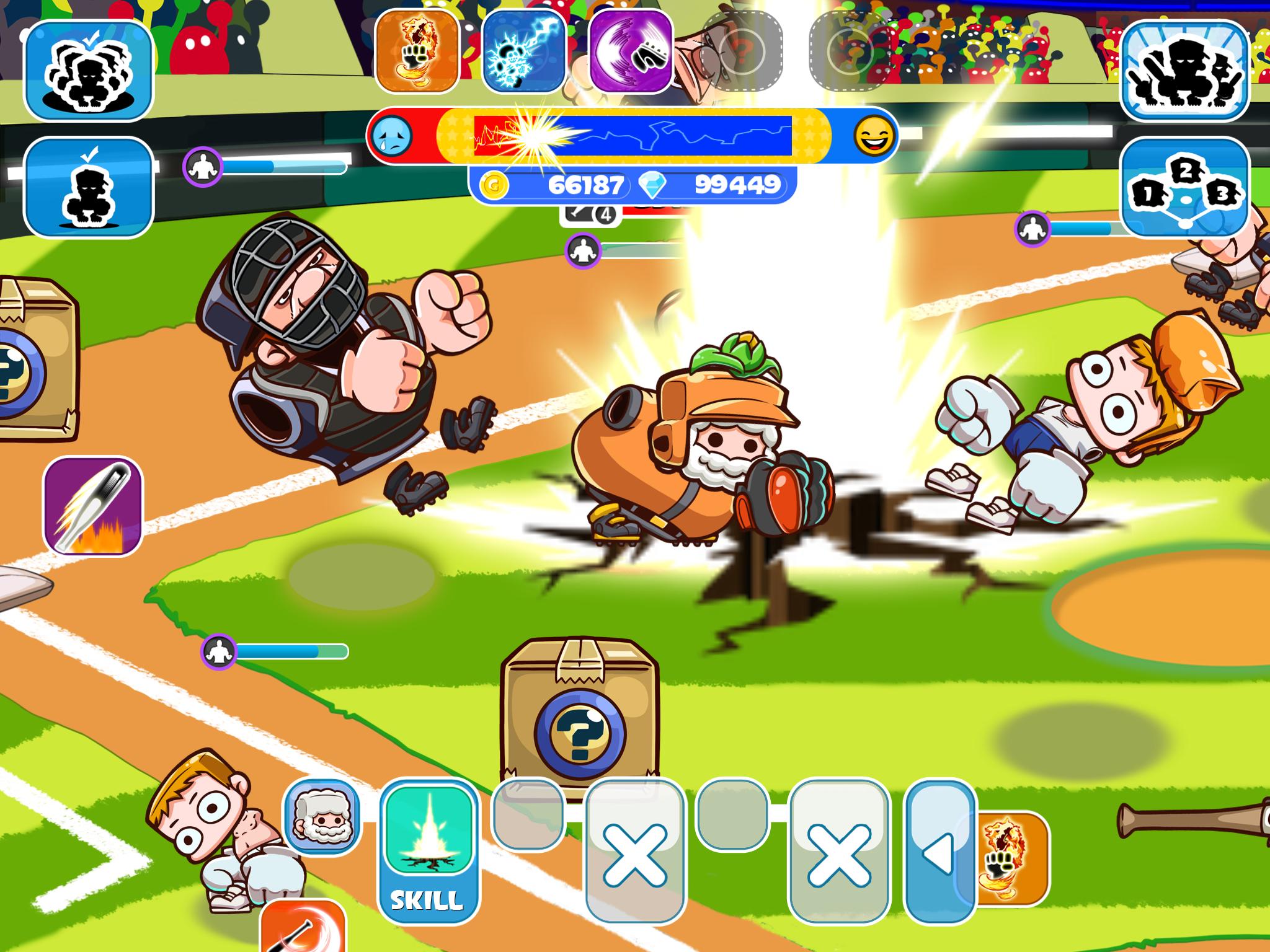The height and width of the screenshot is (952, 1270).
Task: Select the white-bearded character portrait
Action: click(321, 818)
